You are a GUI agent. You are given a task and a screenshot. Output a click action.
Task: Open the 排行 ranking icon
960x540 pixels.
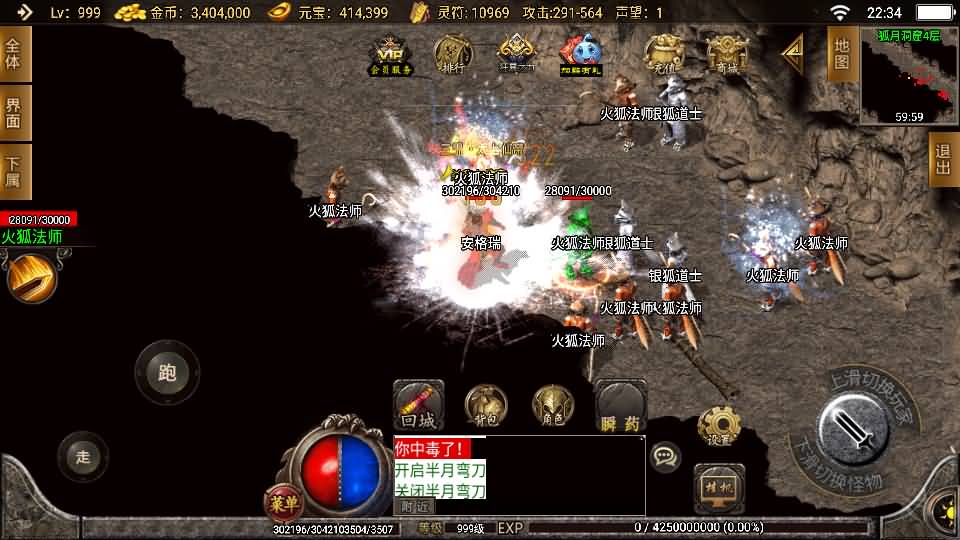click(x=453, y=55)
